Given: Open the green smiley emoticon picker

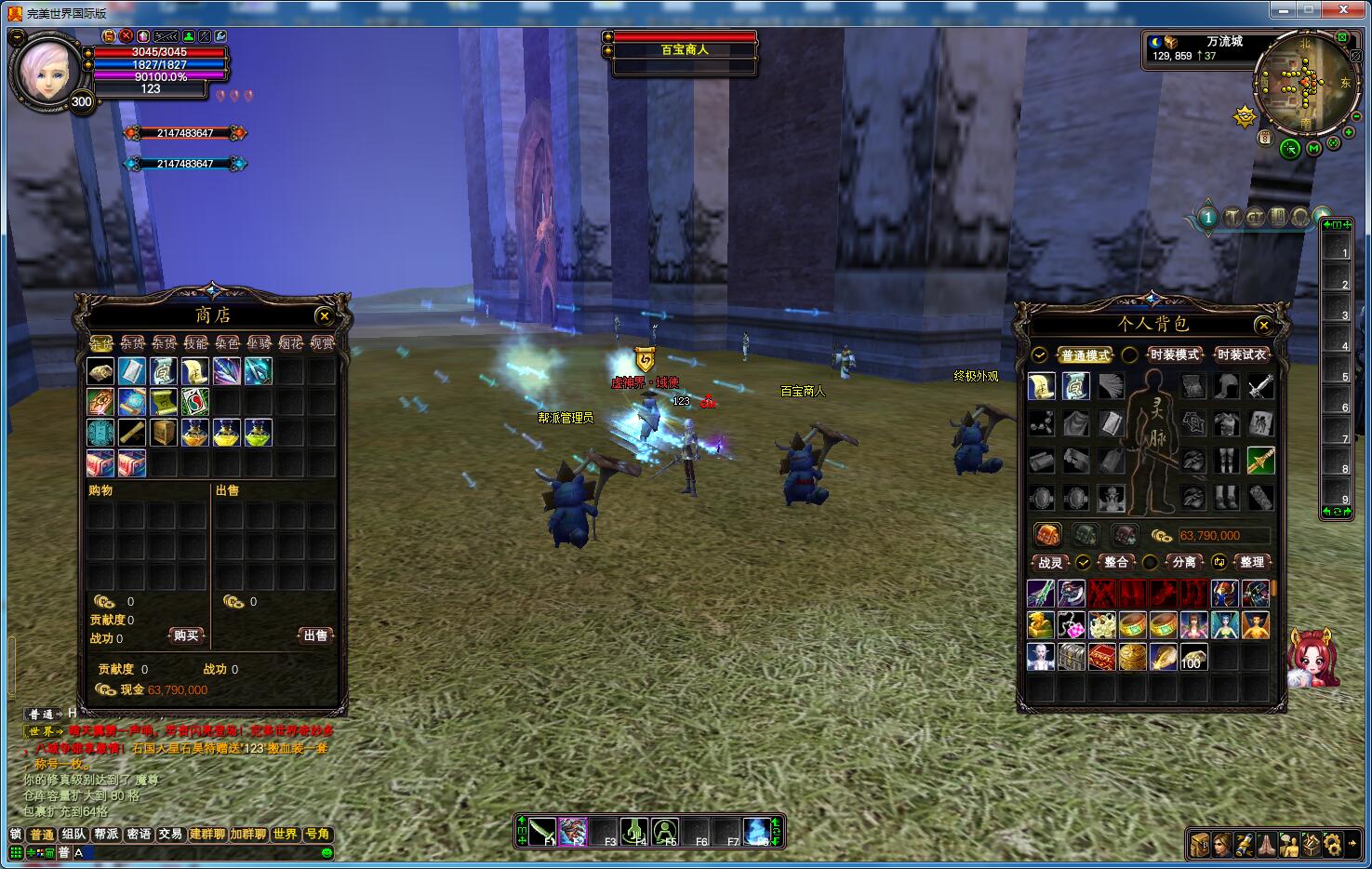Looking at the screenshot, I should coord(326,852).
